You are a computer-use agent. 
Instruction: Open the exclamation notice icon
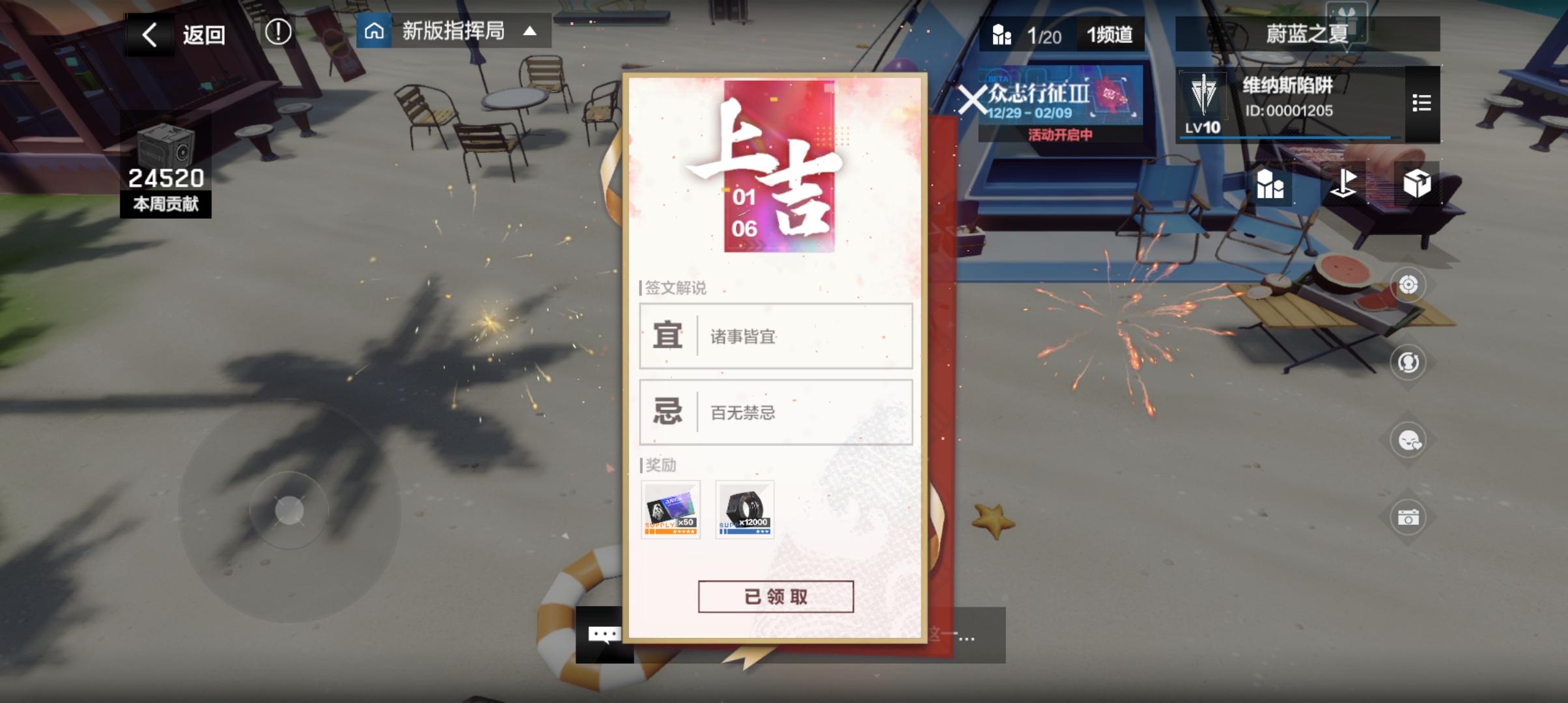[280, 32]
